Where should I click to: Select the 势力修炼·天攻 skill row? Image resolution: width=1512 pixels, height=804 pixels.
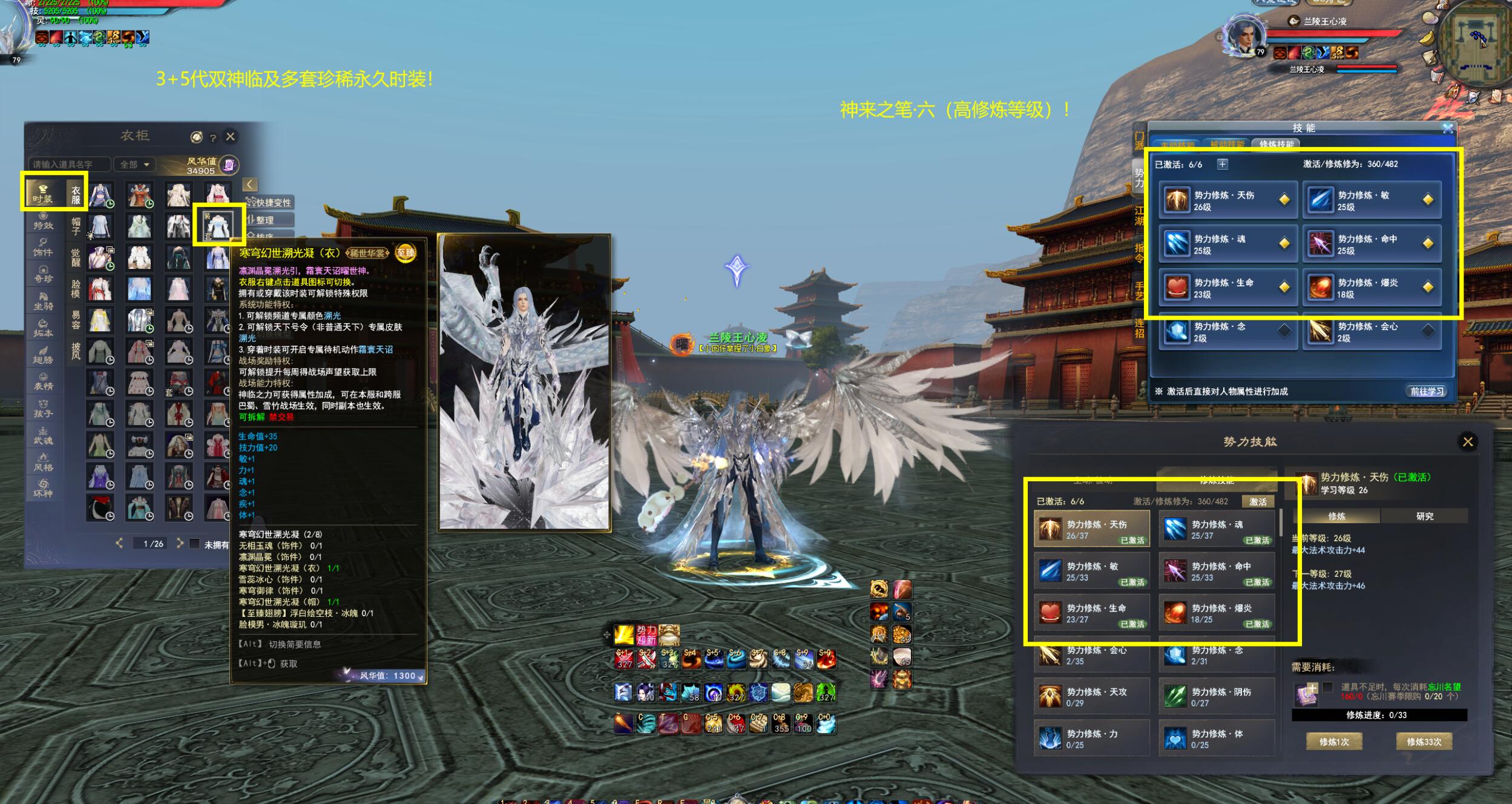tap(1091, 697)
